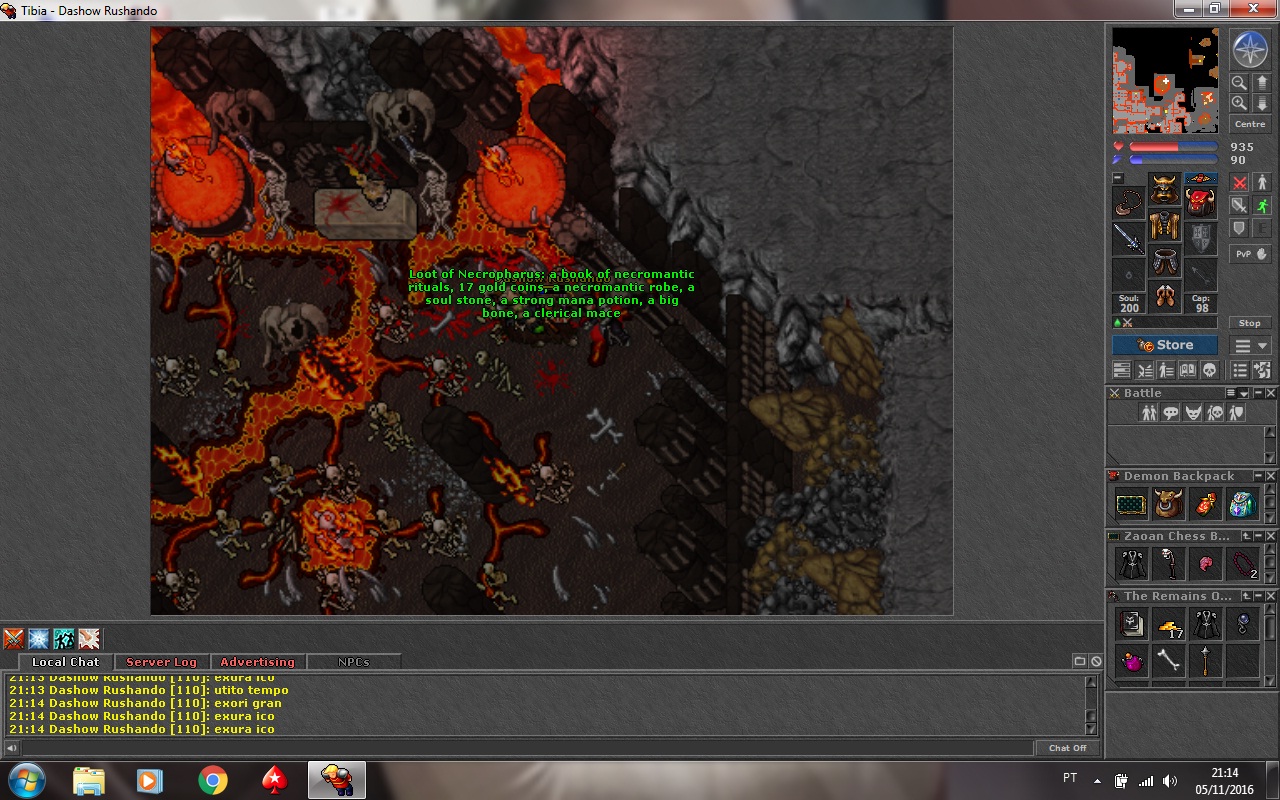The height and width of the screenshot is (800, 1280).
Task: Click the skull icon below Store
Action: [1208, 370]
